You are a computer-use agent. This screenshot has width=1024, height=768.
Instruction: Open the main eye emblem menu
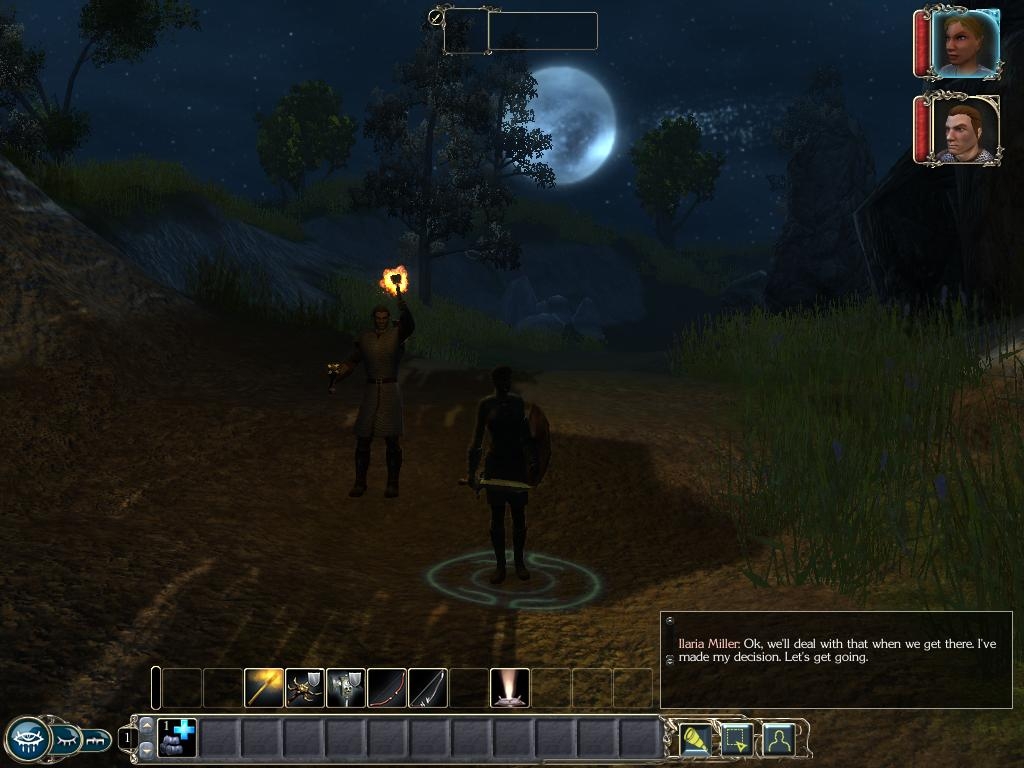tap(26, 739)
